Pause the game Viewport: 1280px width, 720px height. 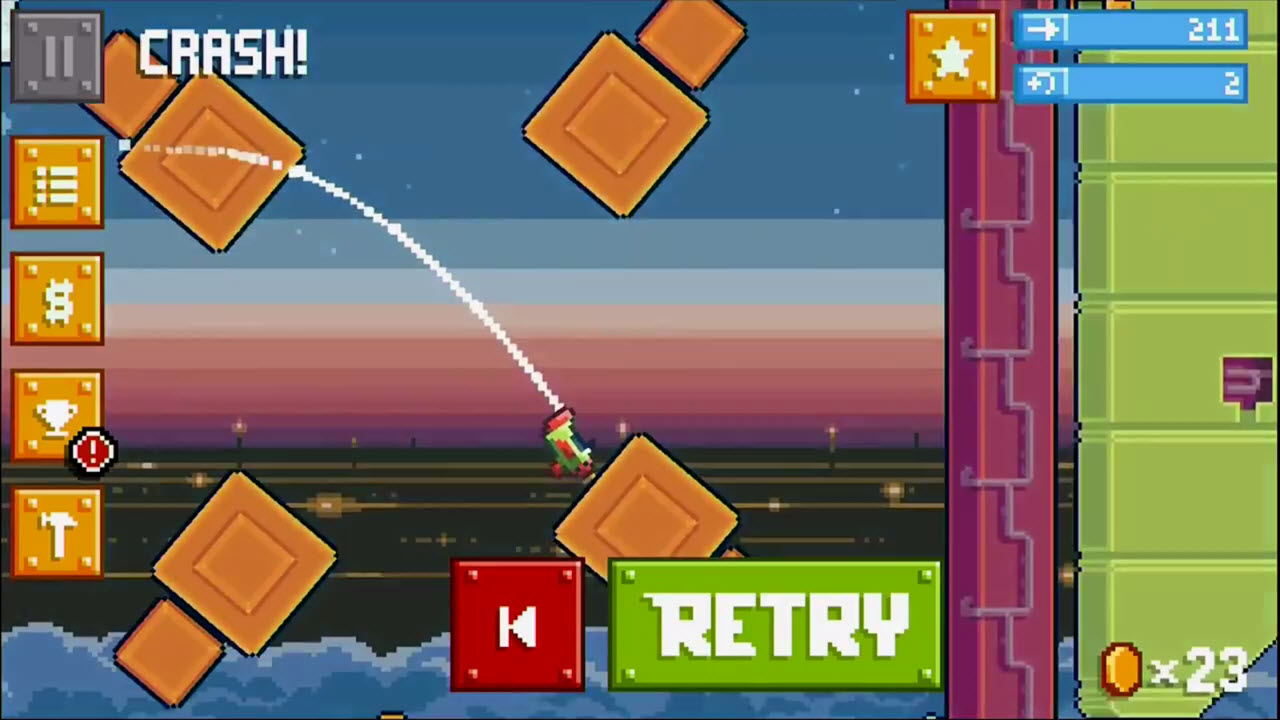point(57,55)
